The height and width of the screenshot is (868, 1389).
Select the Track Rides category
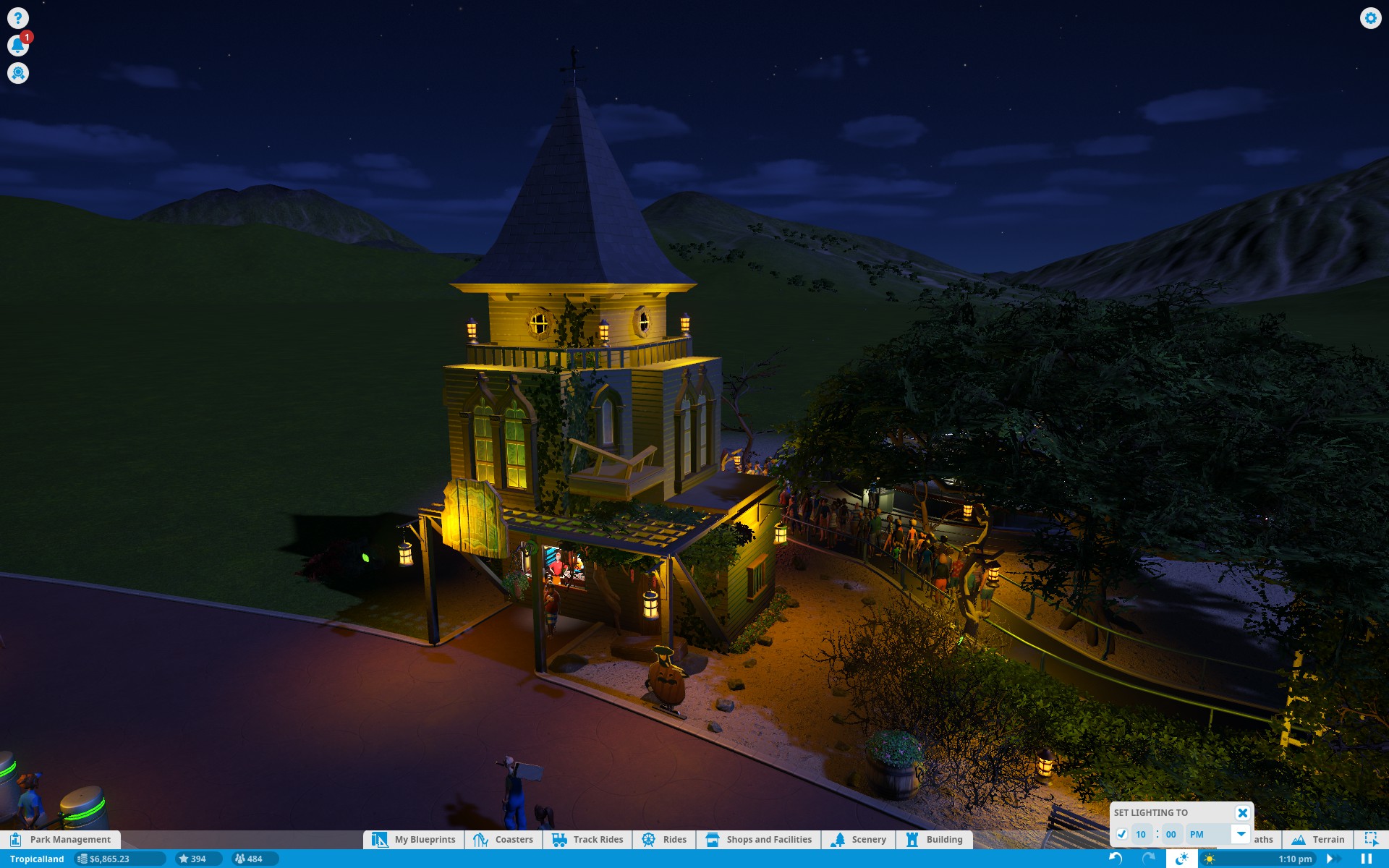587,839
